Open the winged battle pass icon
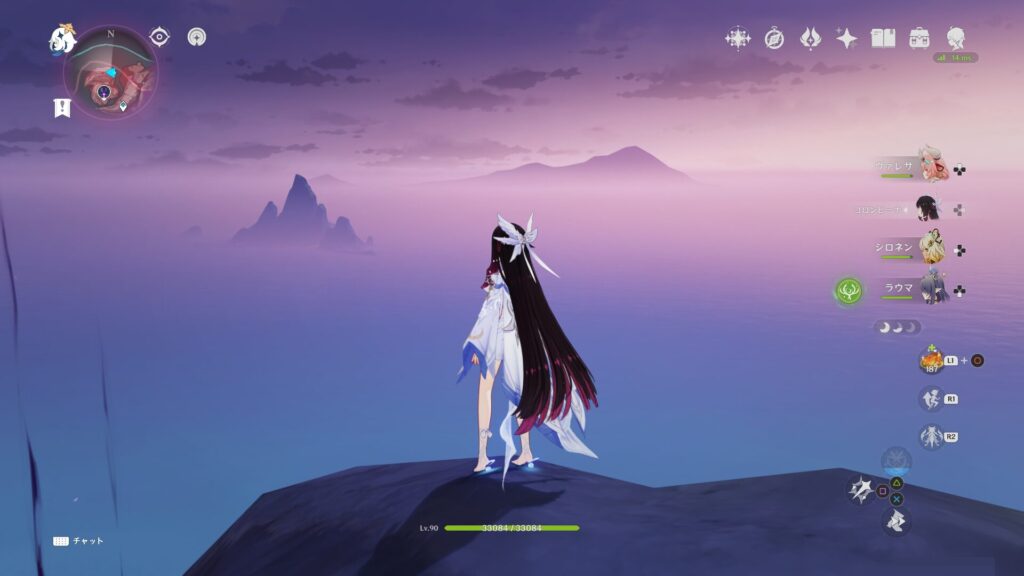 click(x=810, y=38)
